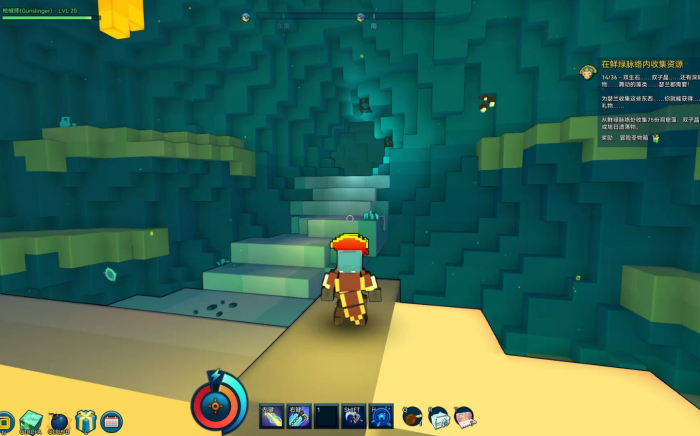
Task: Select the blue bomb icon
Action: [58, 421]
